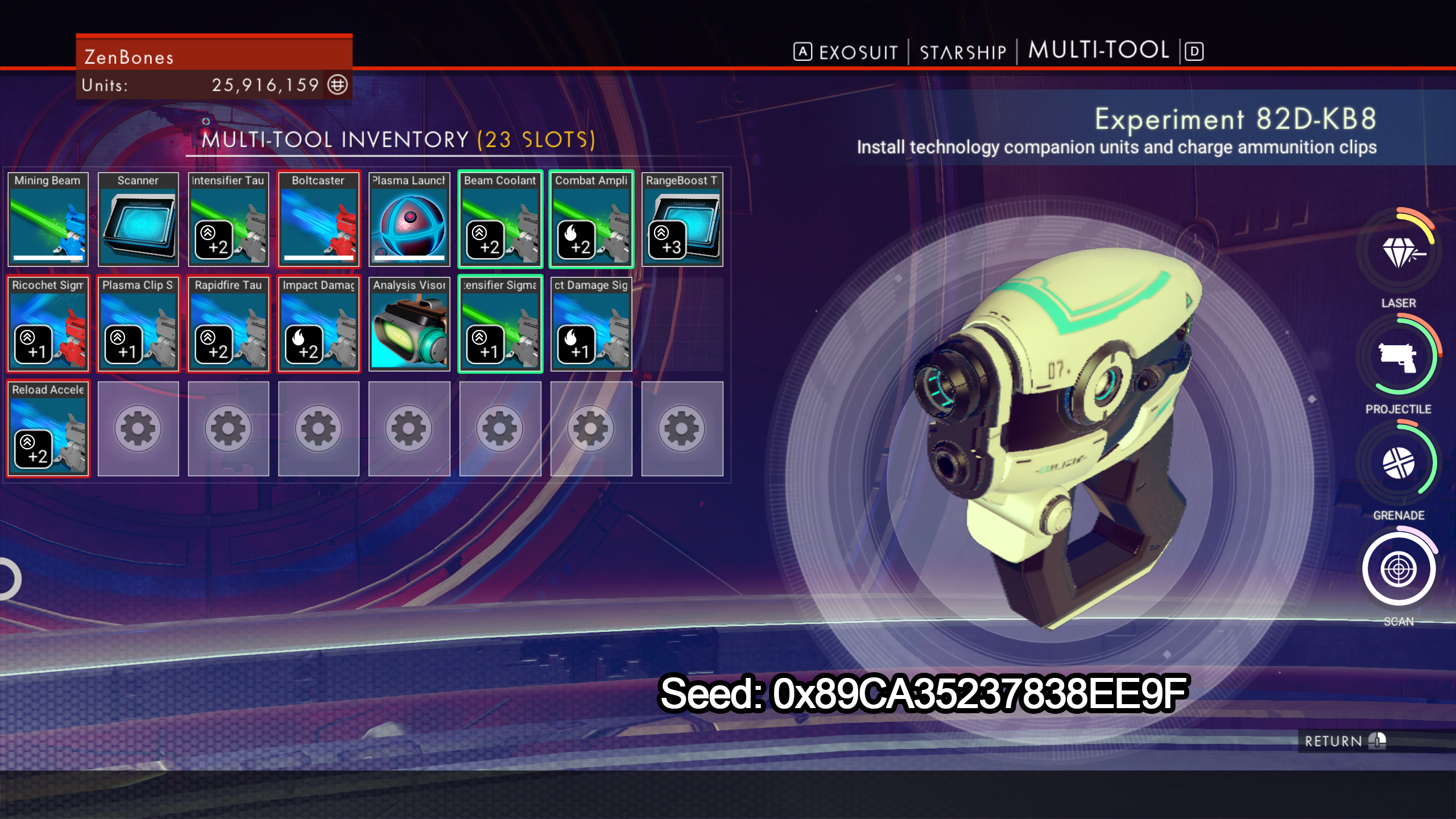Select the Multi-Tool tab
The width and height of the screenshot is (1456, 819).
[1098, 51]
